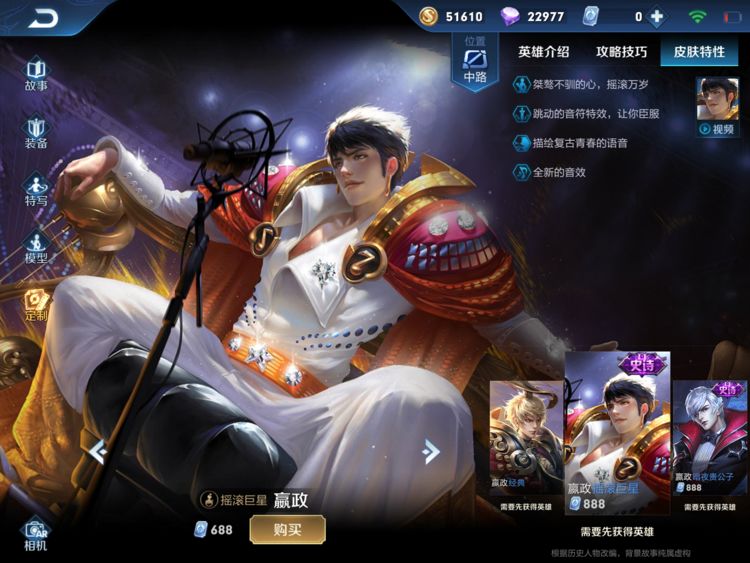
Task: Launch the AR 相机 camera
Action: click(x=36, y=533)
